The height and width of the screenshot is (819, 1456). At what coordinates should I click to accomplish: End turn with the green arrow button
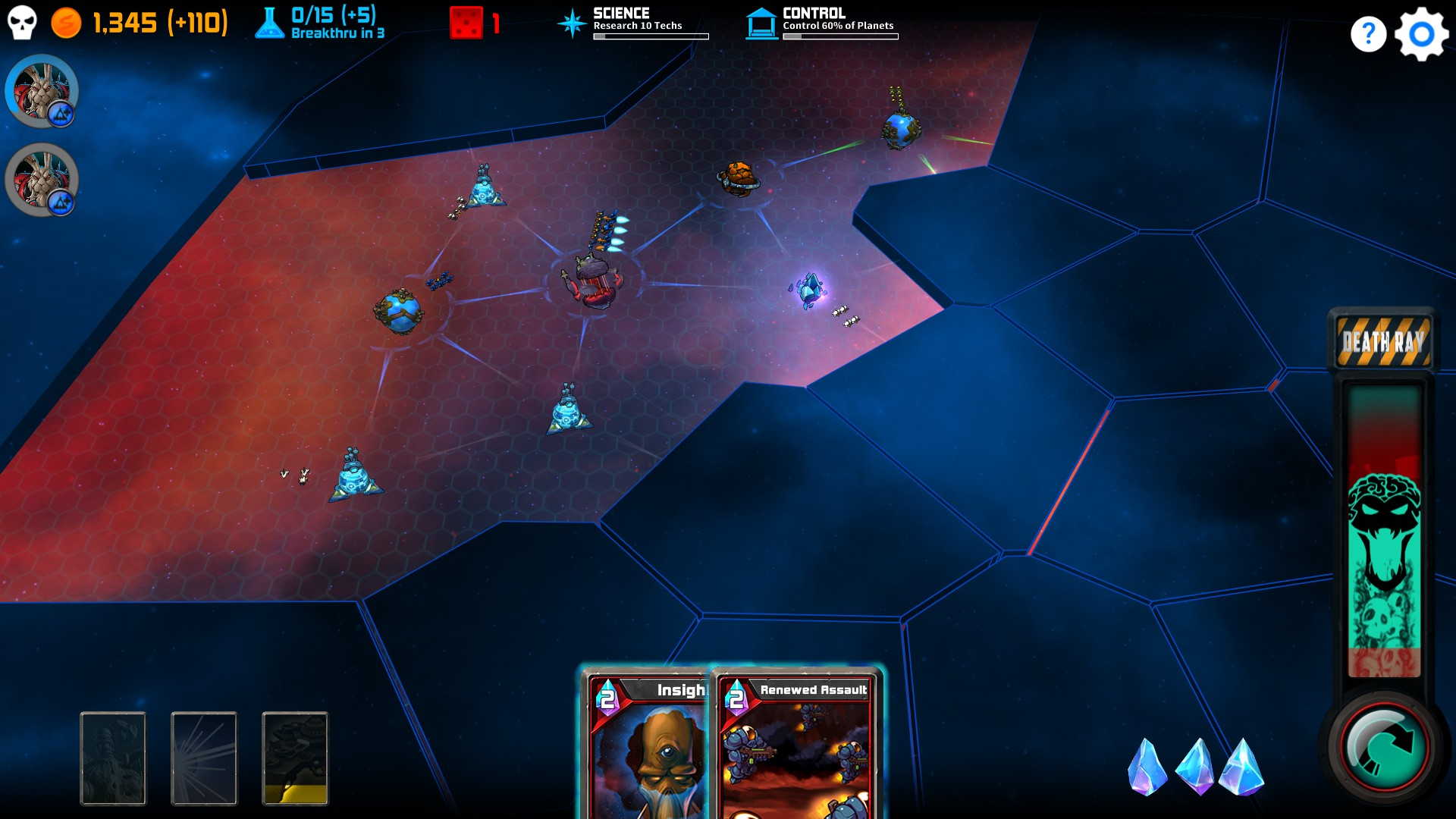(1384, 747)
